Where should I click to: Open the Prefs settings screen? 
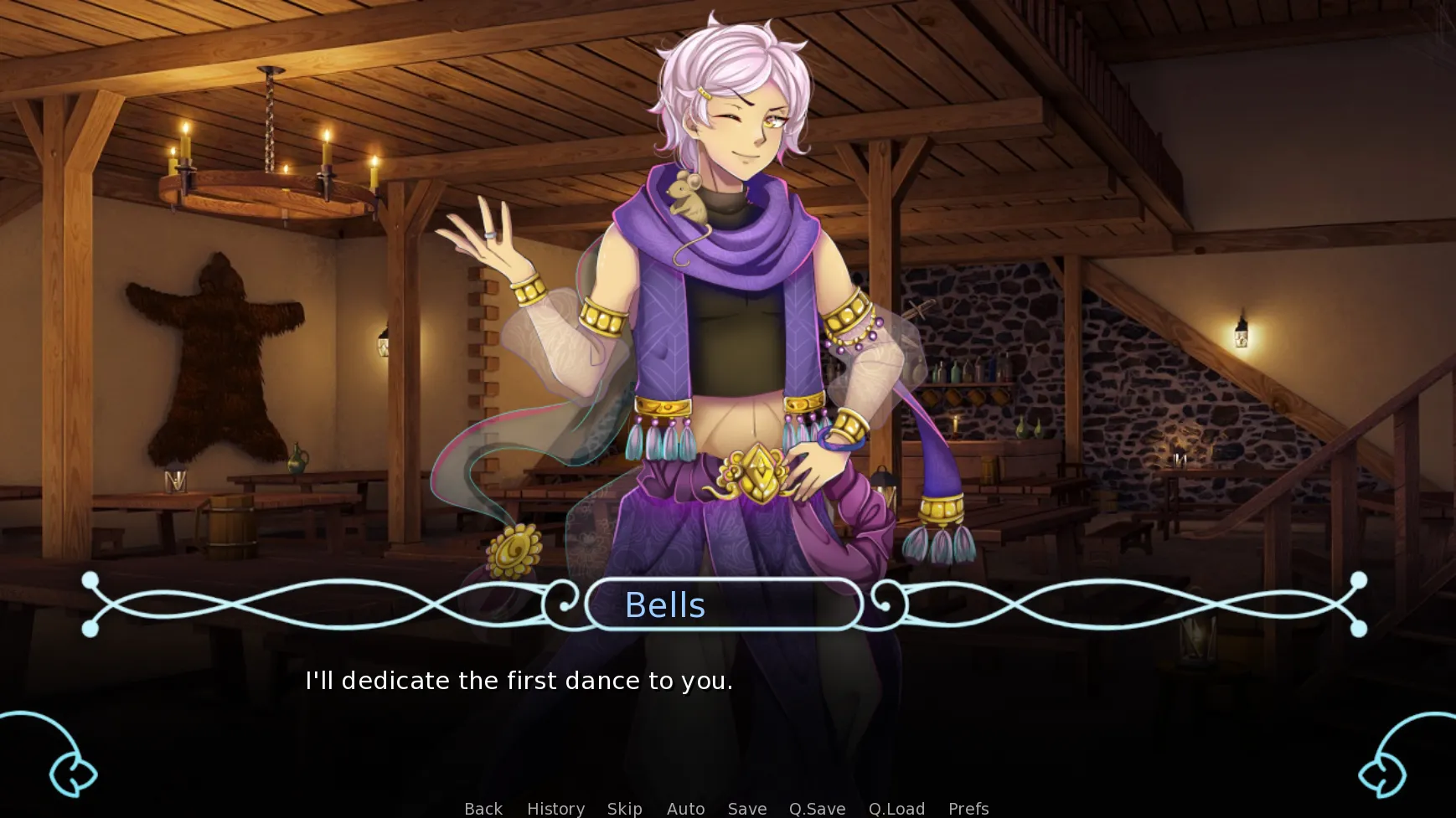(x=968, y=808)
